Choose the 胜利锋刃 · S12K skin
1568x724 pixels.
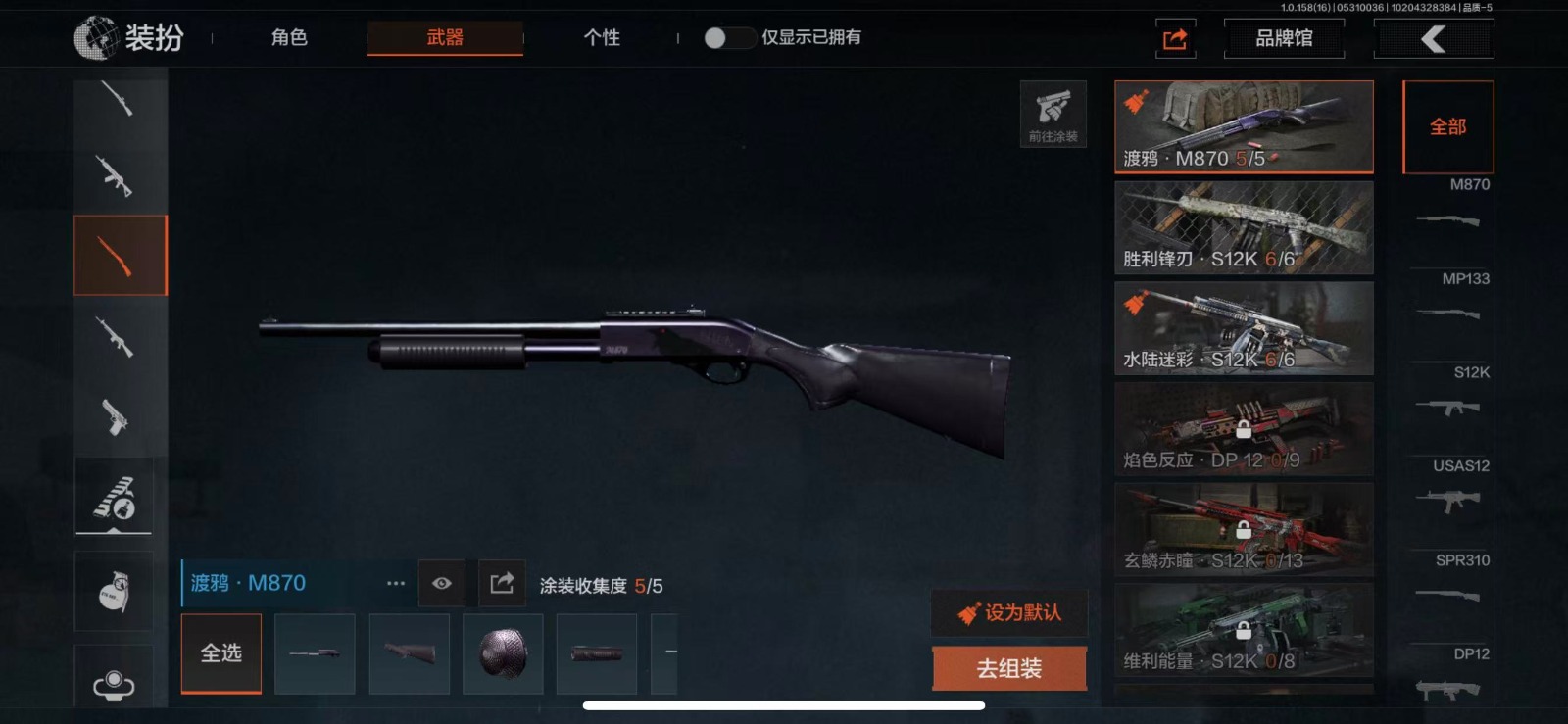tap(1244, 228)
